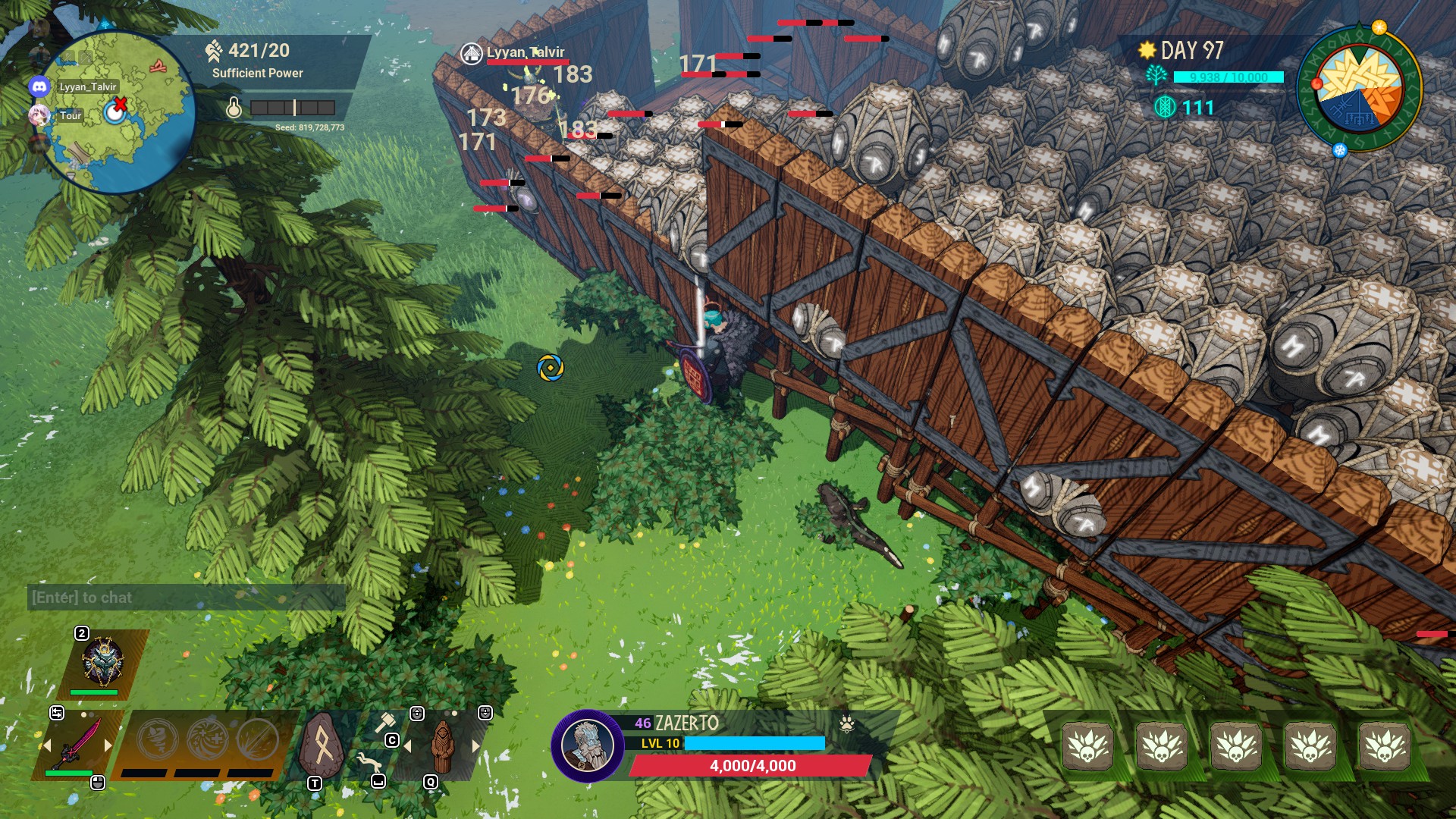This screenshot has height=819, width=1456.
Task: Select the wooden hooded figure consumable
Action: click(442, 746)
